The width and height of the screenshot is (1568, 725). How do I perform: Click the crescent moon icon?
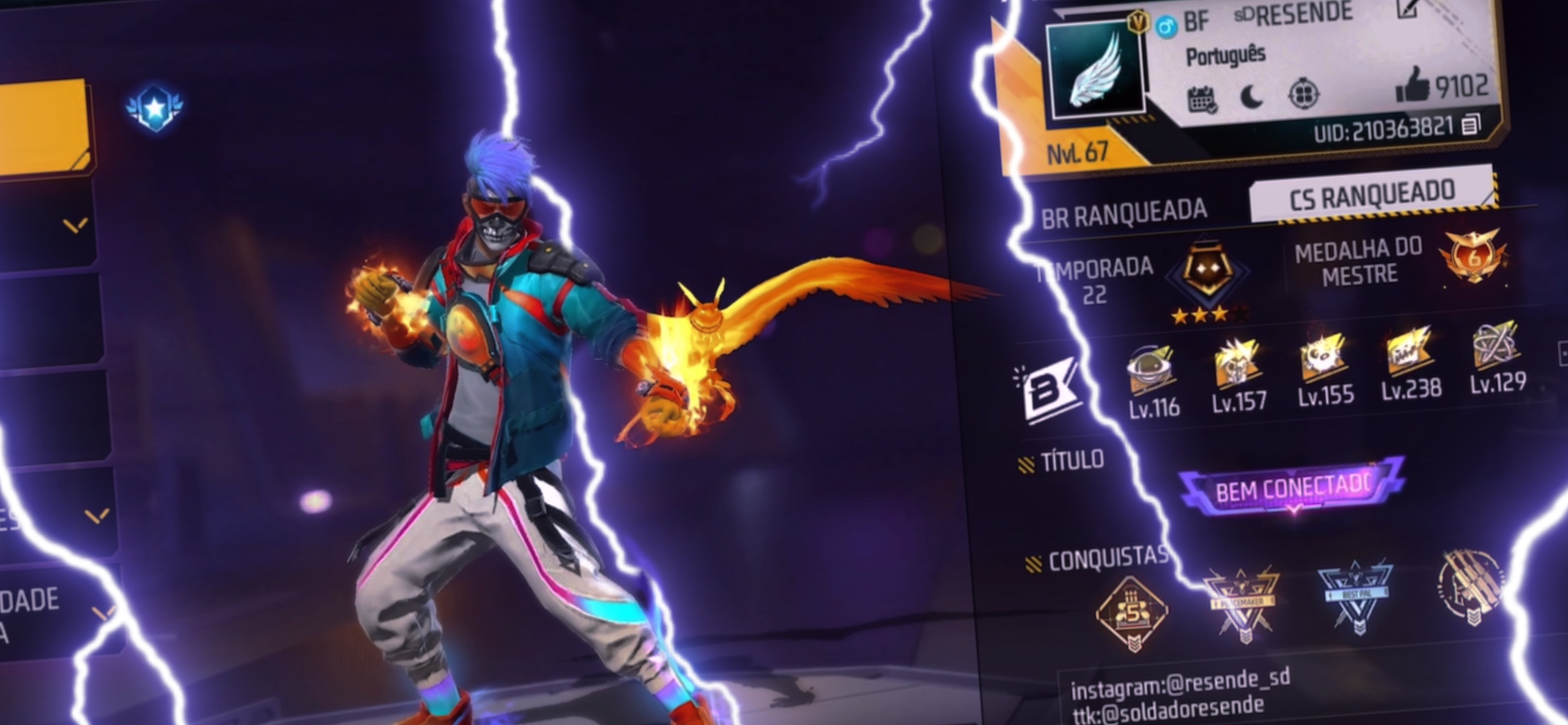[1252, 97]
